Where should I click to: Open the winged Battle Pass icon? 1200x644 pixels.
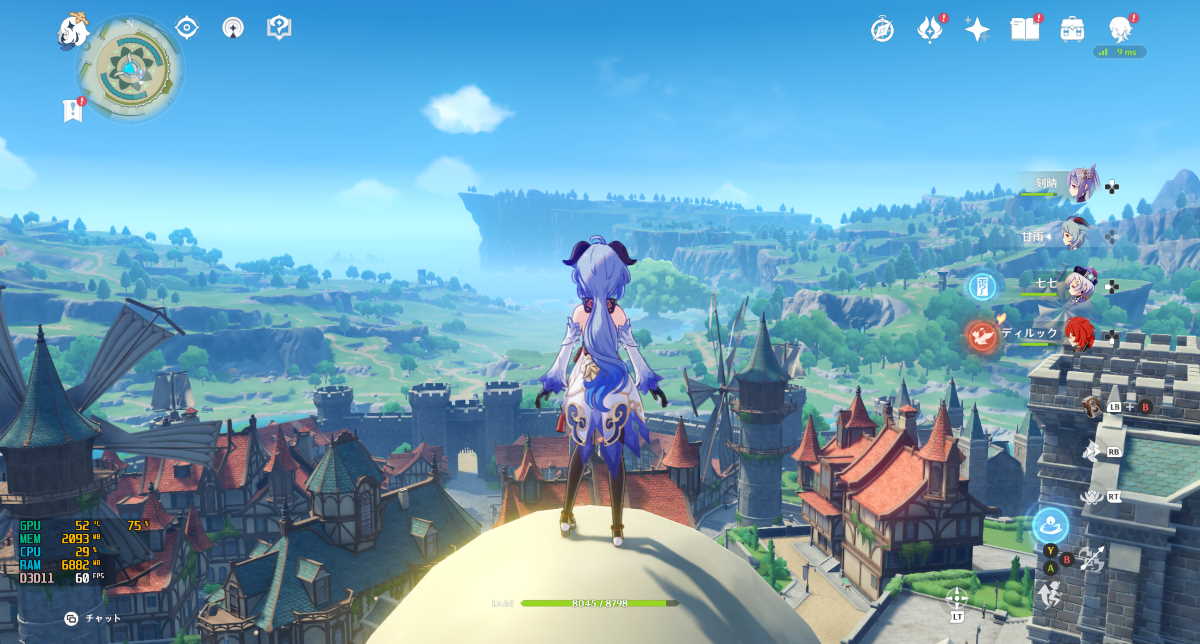(930, 29)
